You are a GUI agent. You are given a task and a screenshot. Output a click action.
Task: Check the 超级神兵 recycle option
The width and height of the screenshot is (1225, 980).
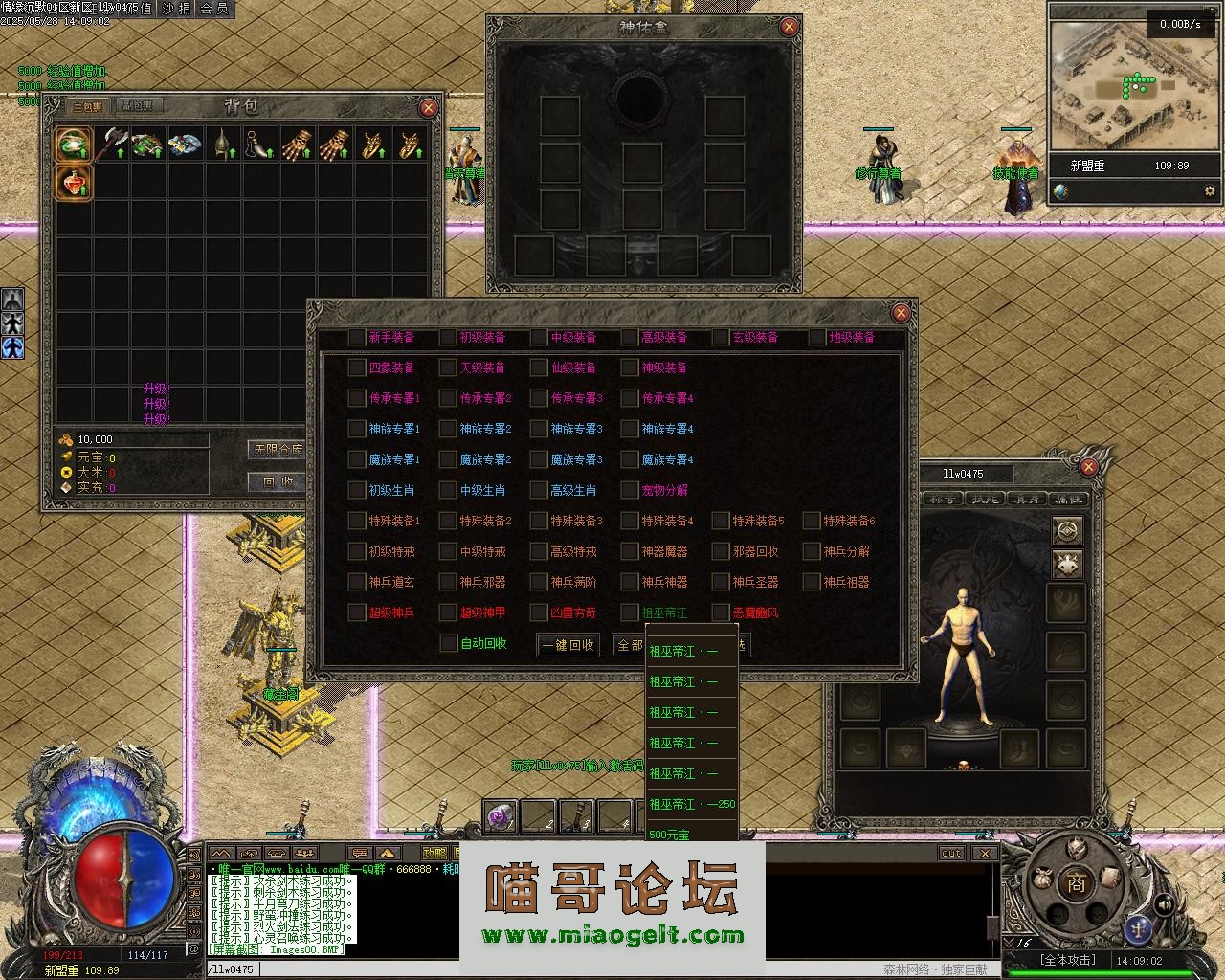click(357, 612)
